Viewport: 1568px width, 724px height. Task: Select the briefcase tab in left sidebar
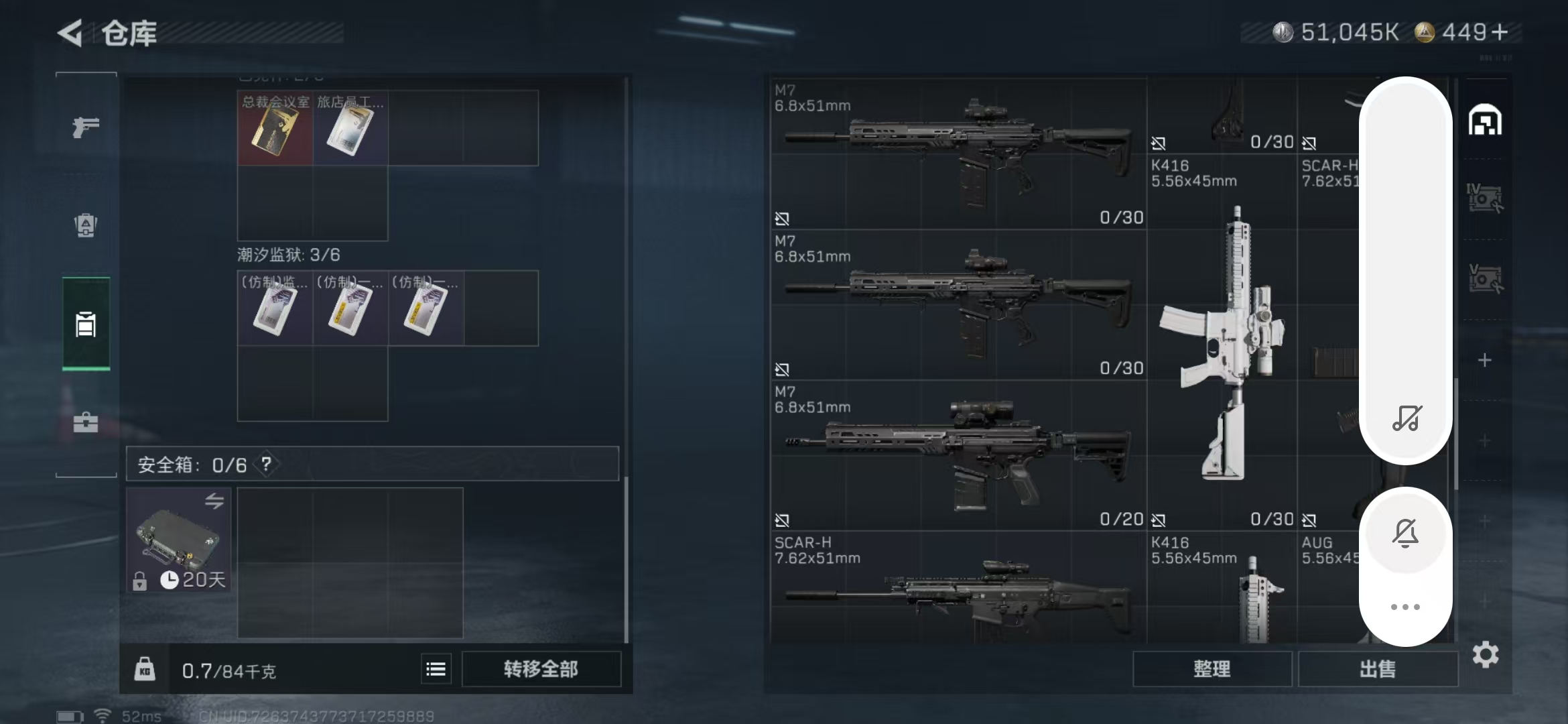pos(86,422)
